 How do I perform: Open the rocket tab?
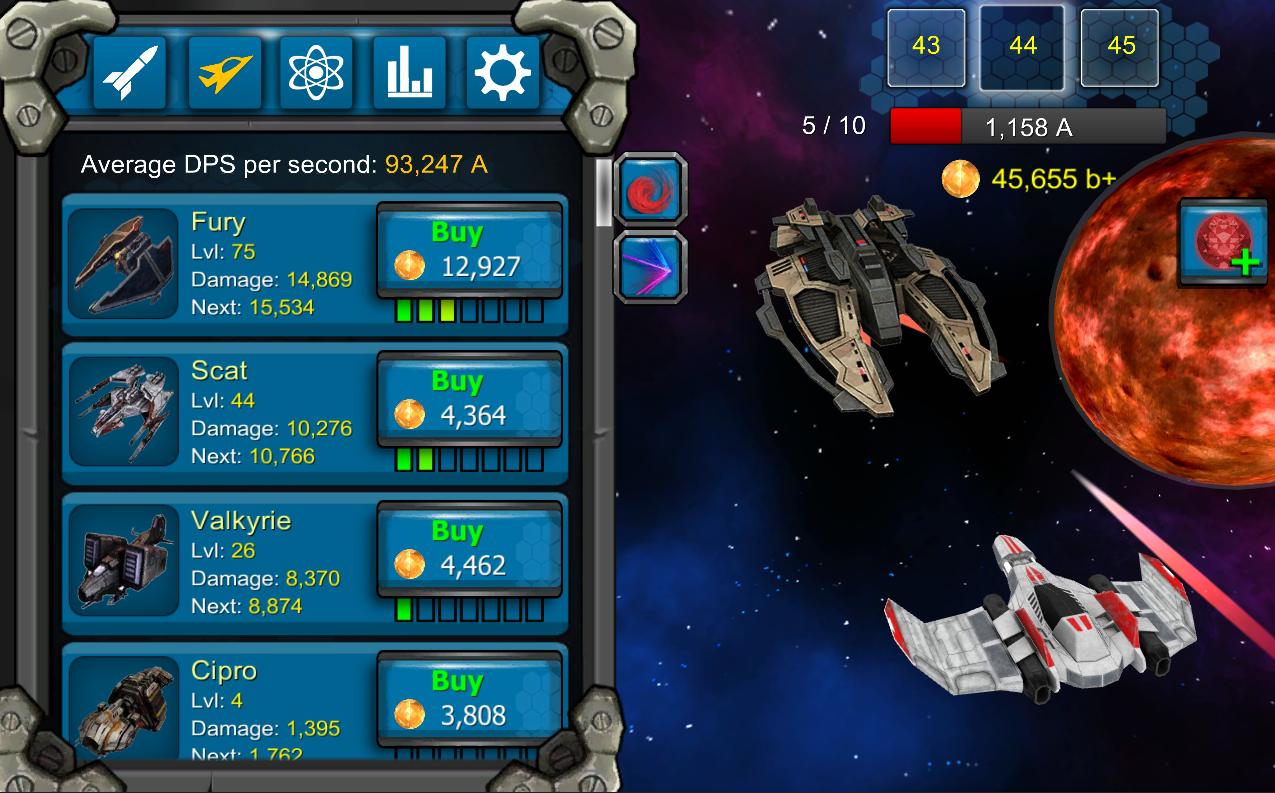coord(129,73)
